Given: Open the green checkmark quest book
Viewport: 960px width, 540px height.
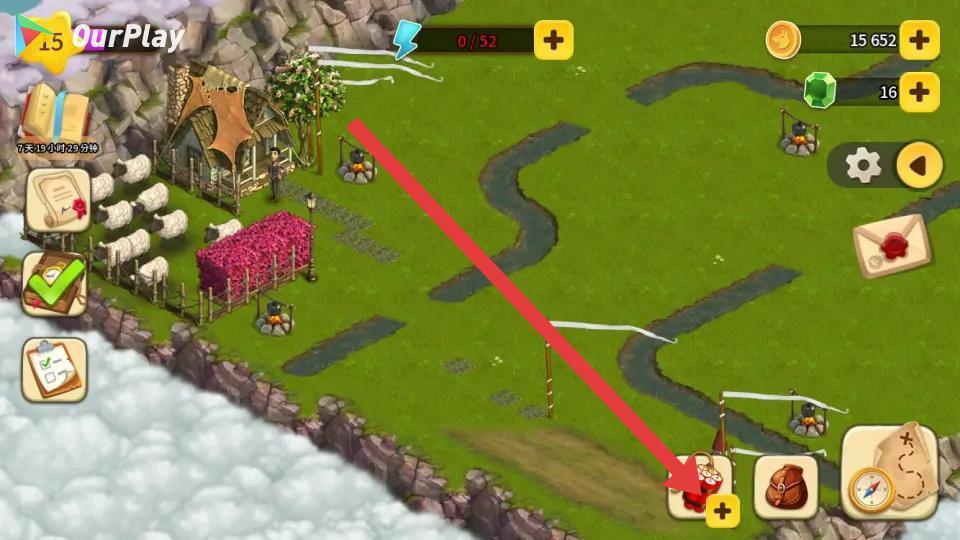Looking at the screenshot, I should pos(54,284).
